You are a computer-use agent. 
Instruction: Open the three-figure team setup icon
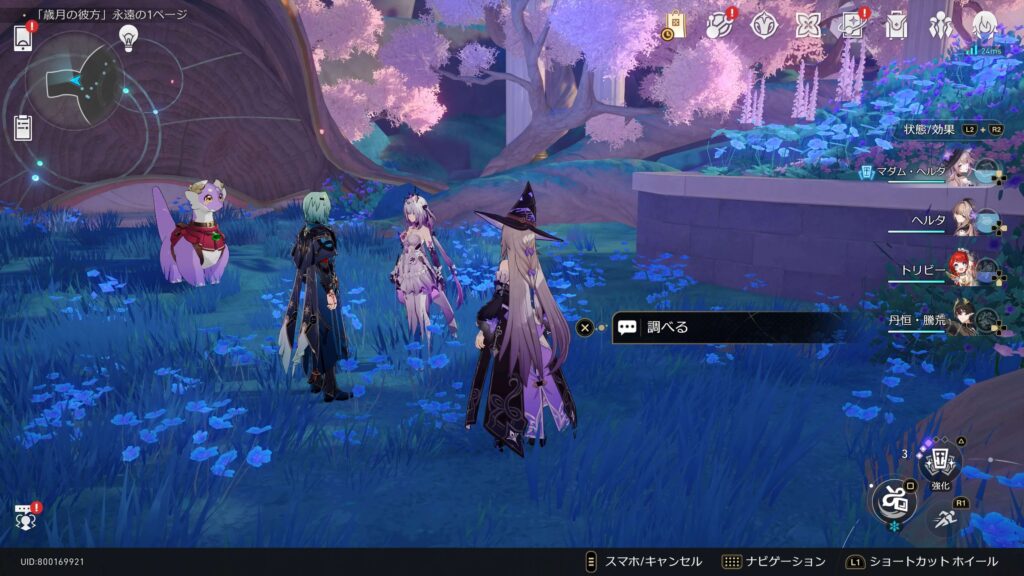[x=941, y=25]
